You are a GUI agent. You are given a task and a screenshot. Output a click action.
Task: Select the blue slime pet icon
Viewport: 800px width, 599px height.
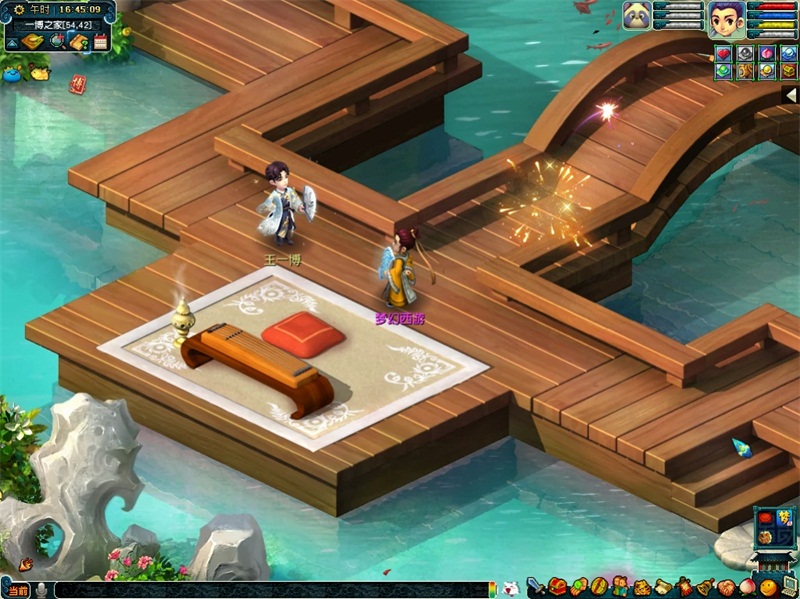pos(12,71)
